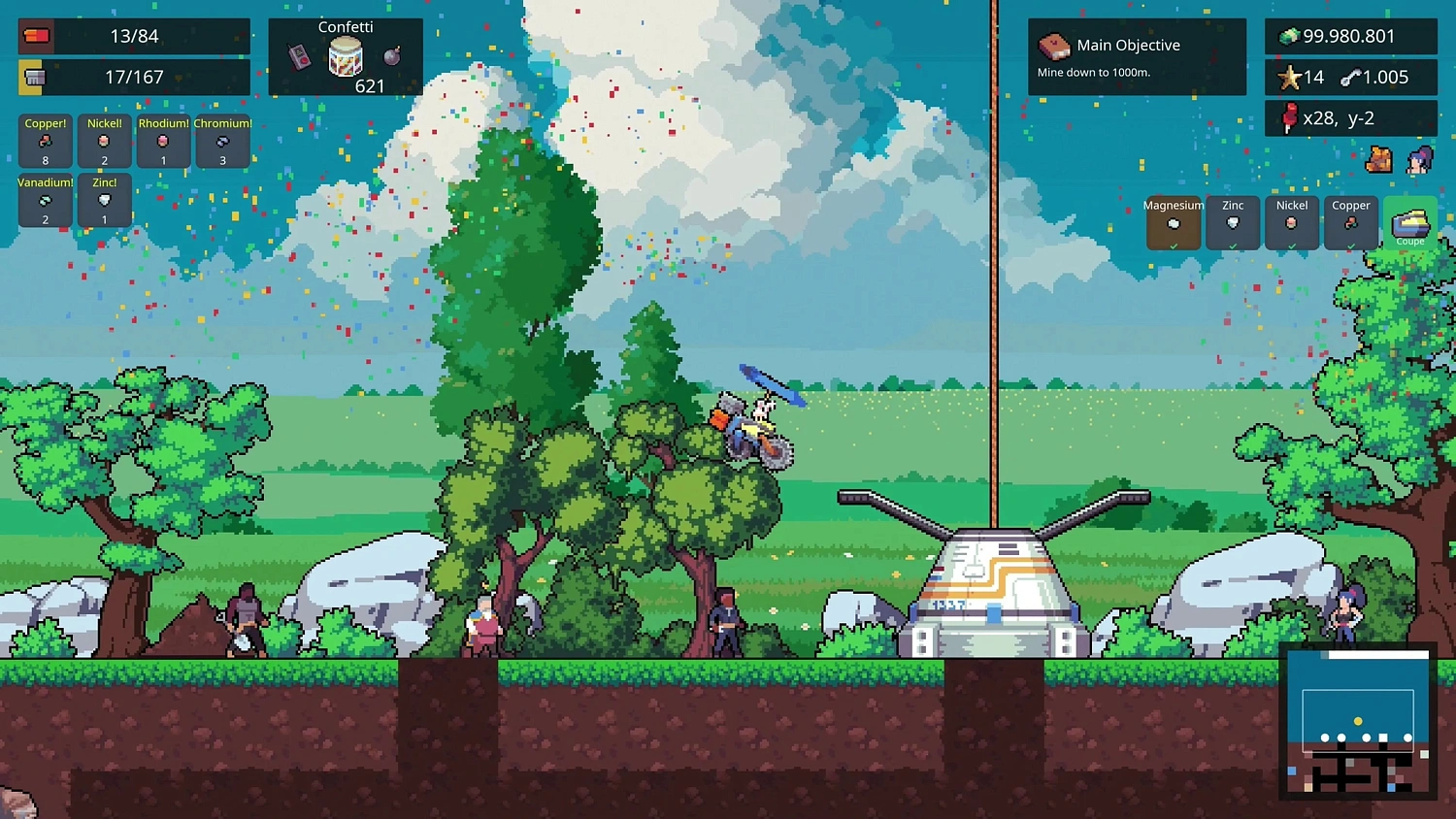Select the purple-haired character portrait
Screen dimensions: 1456x819
1420,160
